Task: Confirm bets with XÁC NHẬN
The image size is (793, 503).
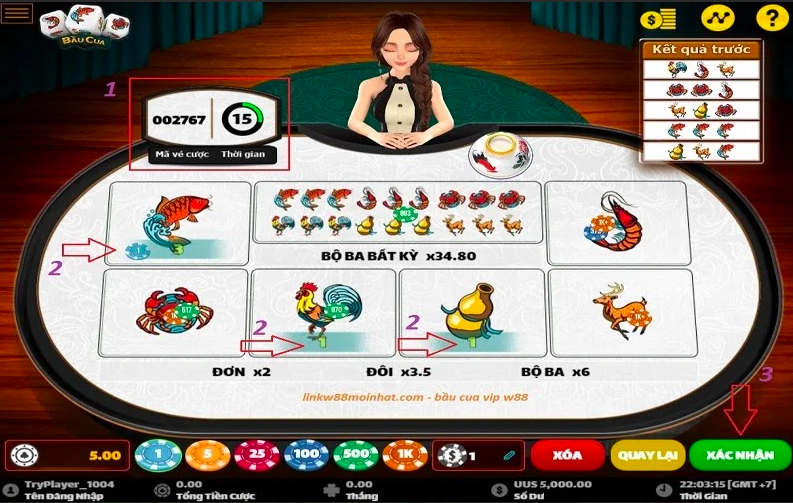Action: 739,455
